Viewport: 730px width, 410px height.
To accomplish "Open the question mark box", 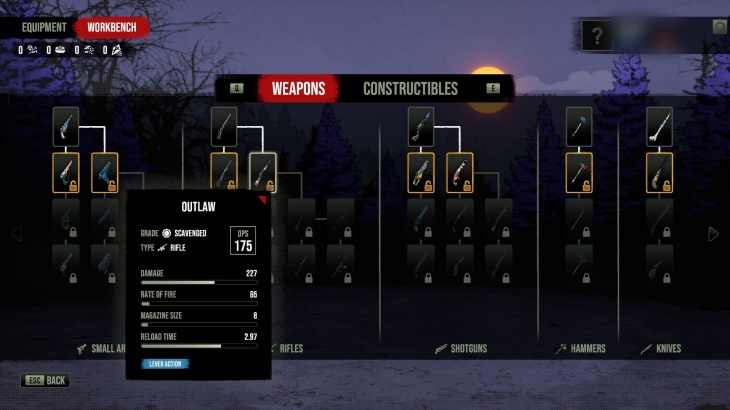I will [598, 37].
